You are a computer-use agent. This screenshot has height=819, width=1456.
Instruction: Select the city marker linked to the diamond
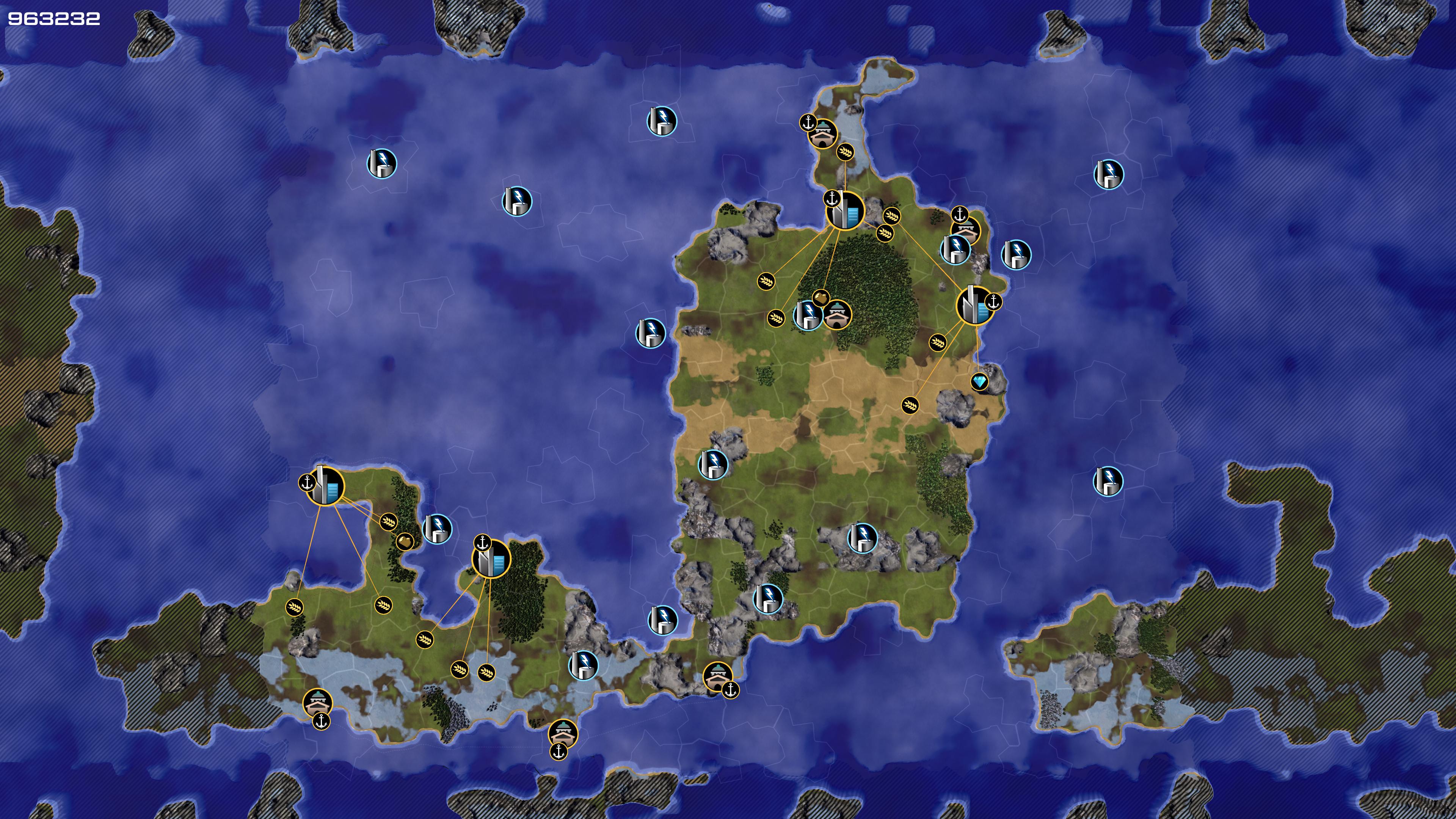point(974,306)
